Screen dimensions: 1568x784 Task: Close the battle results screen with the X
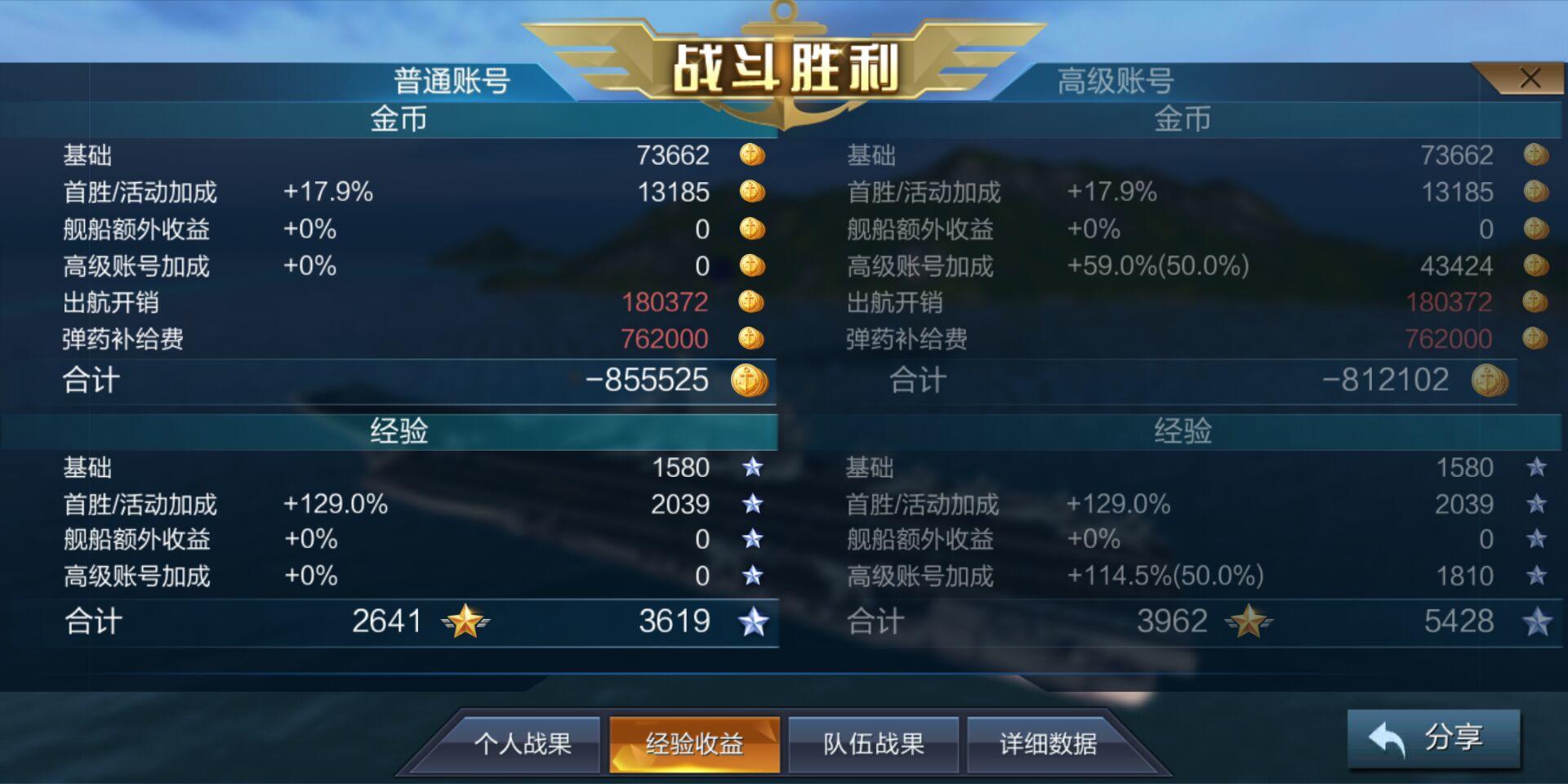tap(1529, 78)
